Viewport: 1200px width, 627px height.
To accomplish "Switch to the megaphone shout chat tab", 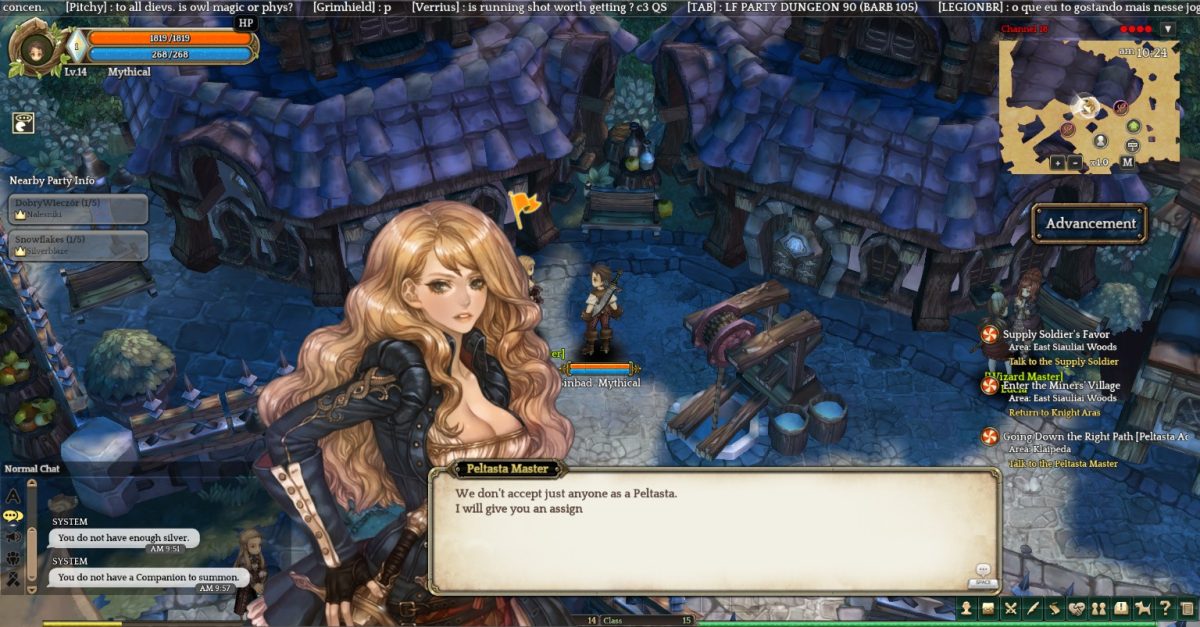I will point(13,537).
